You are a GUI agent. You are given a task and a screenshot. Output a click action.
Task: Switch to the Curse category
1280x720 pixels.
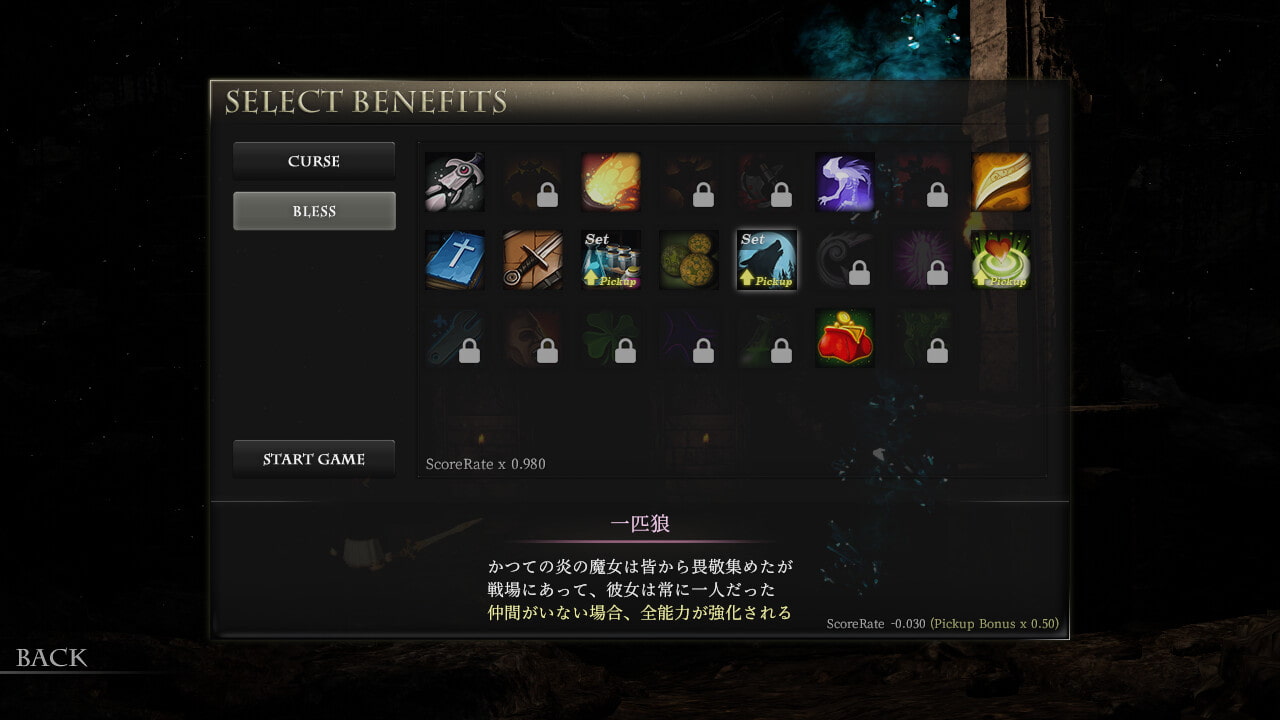[314, 161]
